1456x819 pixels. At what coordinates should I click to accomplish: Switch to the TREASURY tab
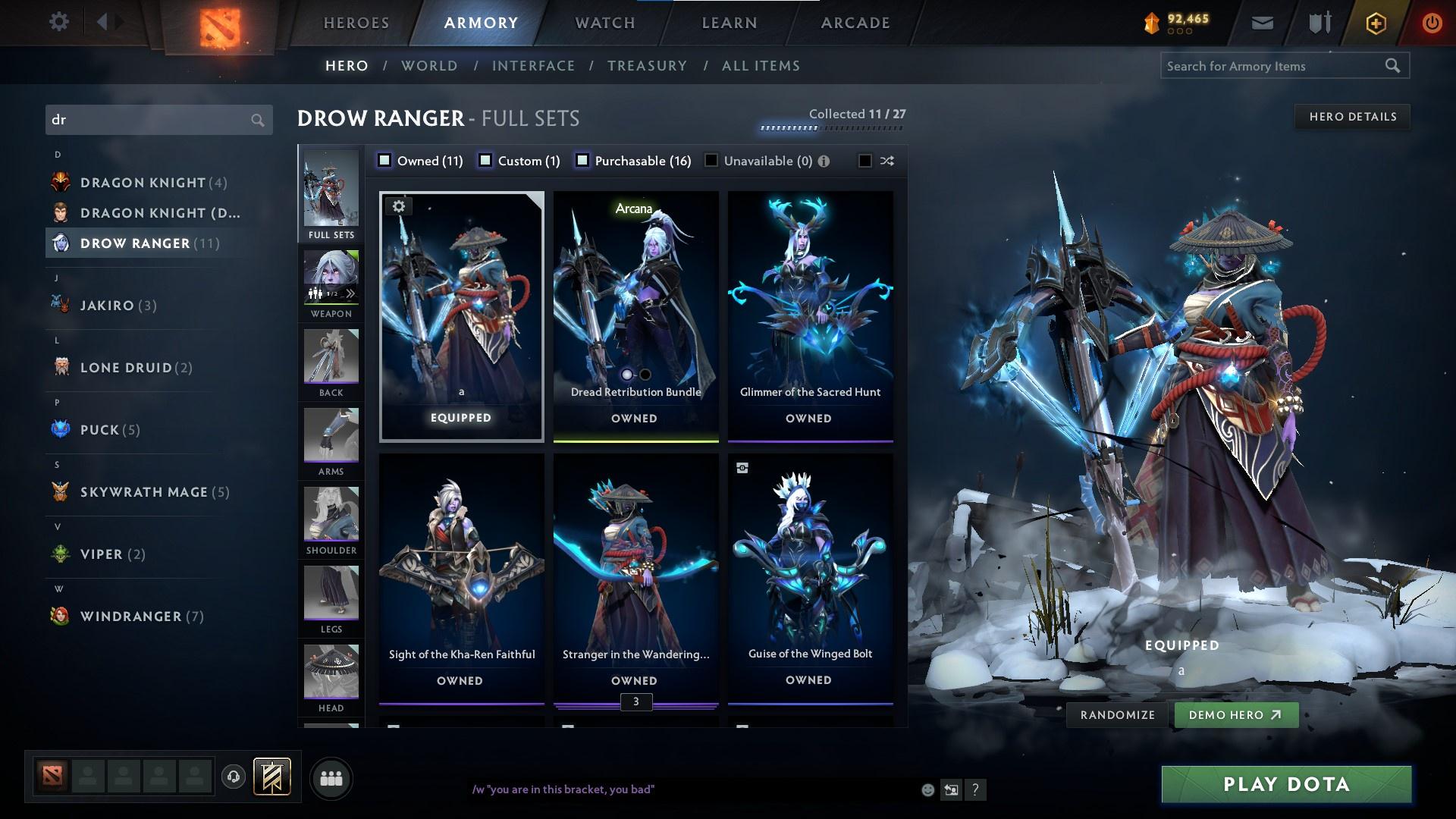coord(647,66)
